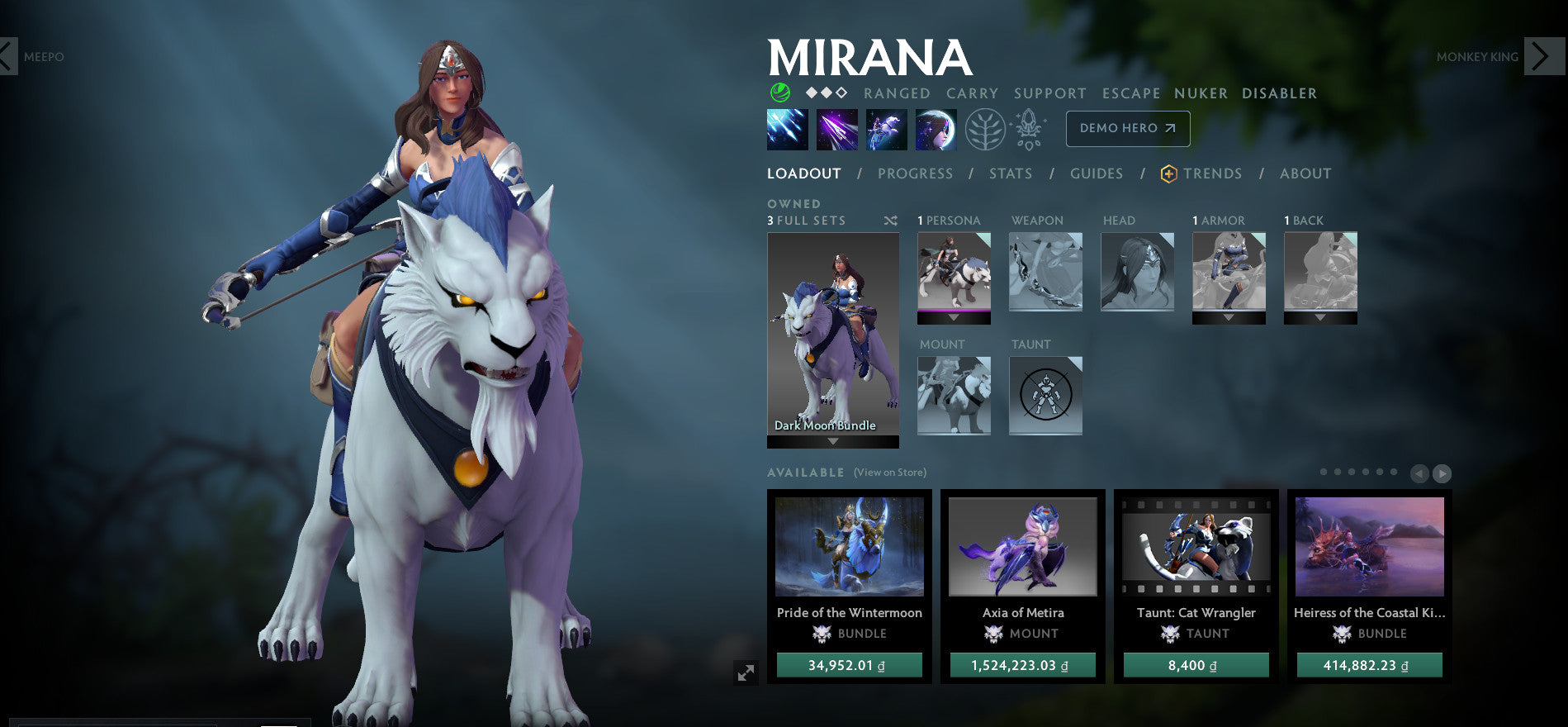Image resolution: width=1568 pixels, height=727 pixels.
Task: Open the Taunt loadout slot
Action: [1045, 395]
